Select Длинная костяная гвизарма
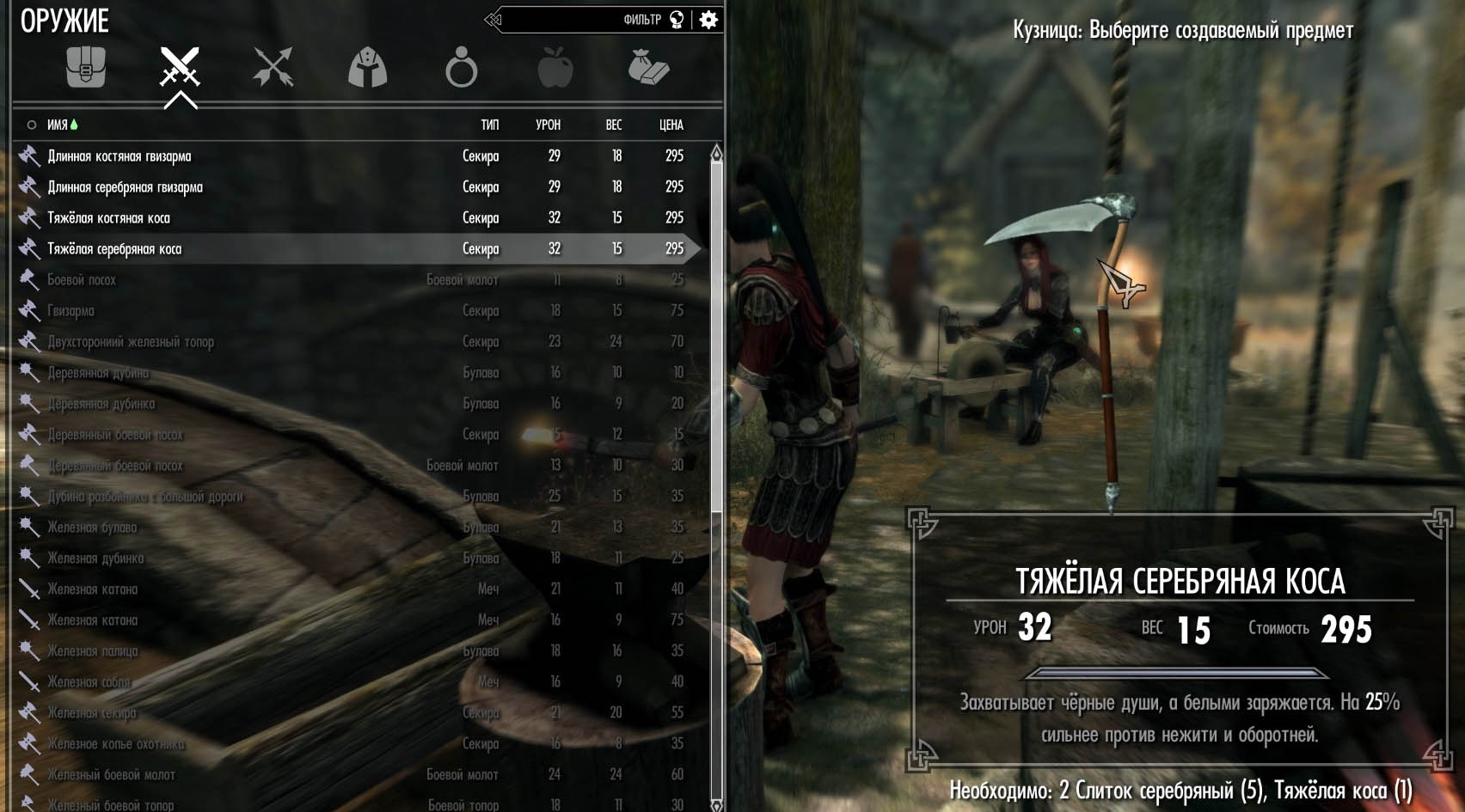 tap(120, 156)
